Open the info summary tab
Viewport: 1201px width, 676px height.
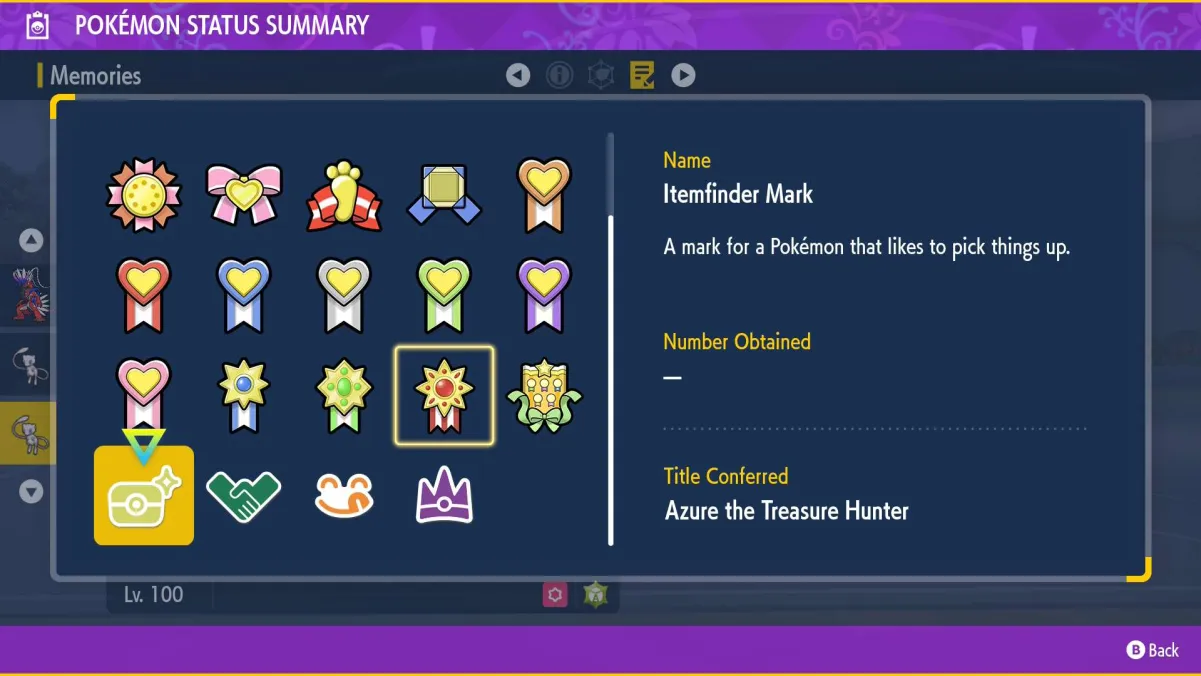point(560,75)
